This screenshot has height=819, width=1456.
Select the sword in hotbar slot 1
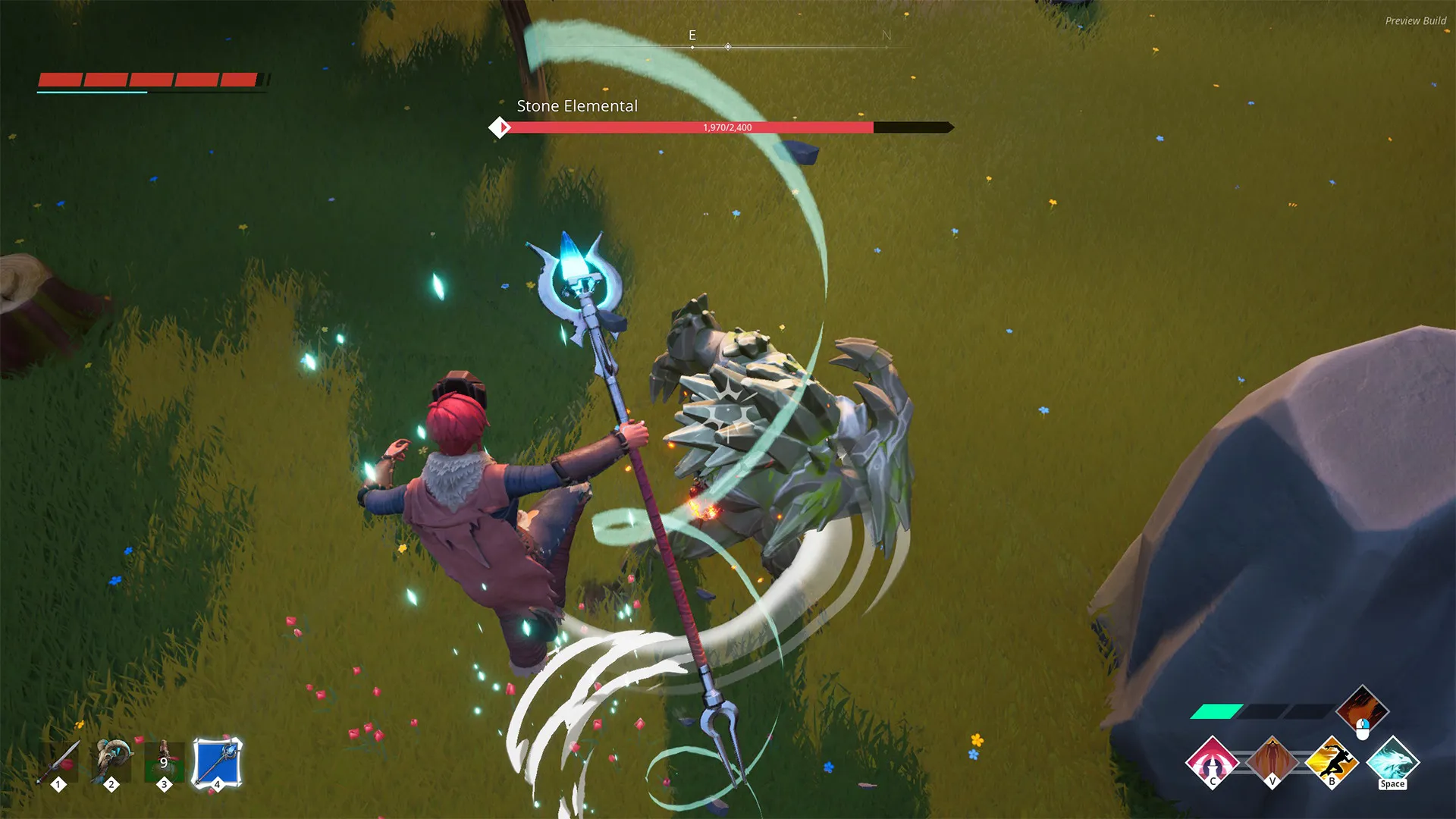click(61, 761)
